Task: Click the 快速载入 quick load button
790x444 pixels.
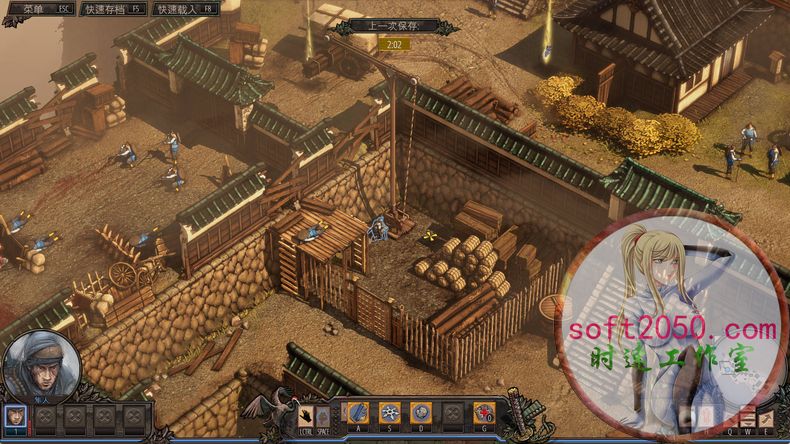Action: click(186, 8)
